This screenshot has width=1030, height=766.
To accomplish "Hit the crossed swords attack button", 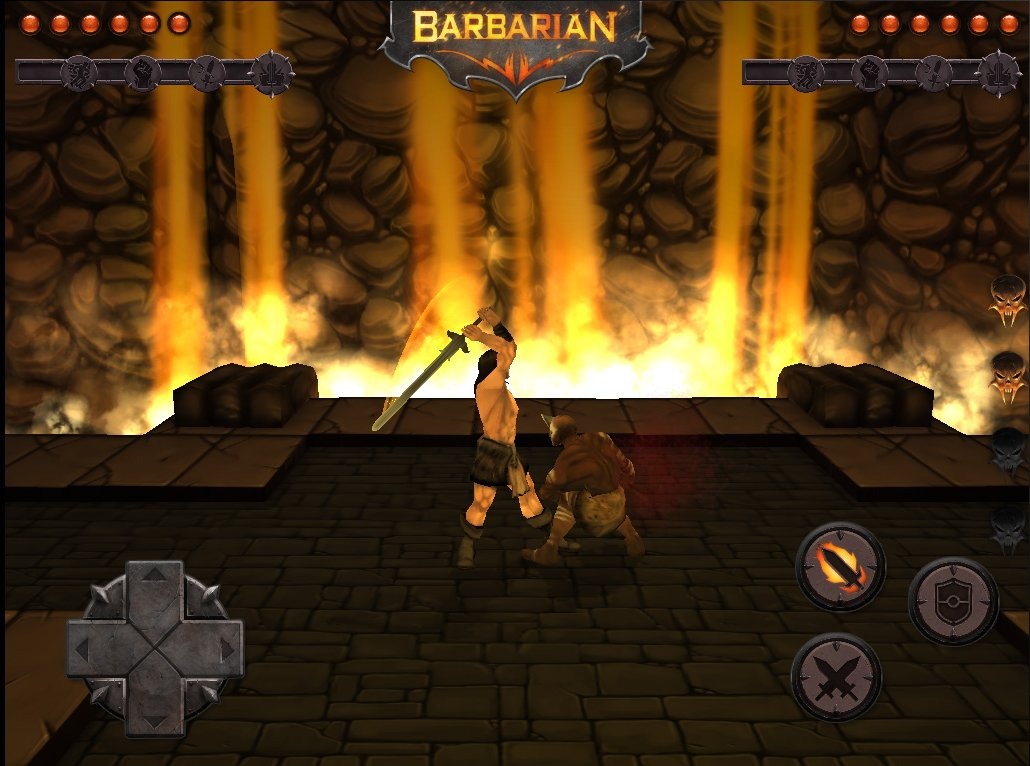I will [x=836, y=677].
